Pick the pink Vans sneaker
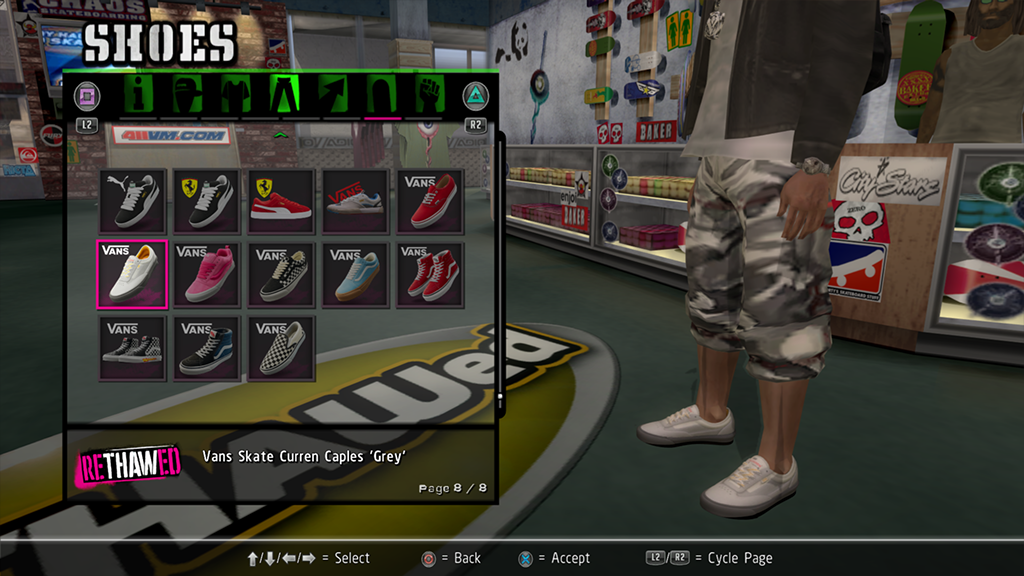Viewport: 1024px width, 576px height. (206, 274)
